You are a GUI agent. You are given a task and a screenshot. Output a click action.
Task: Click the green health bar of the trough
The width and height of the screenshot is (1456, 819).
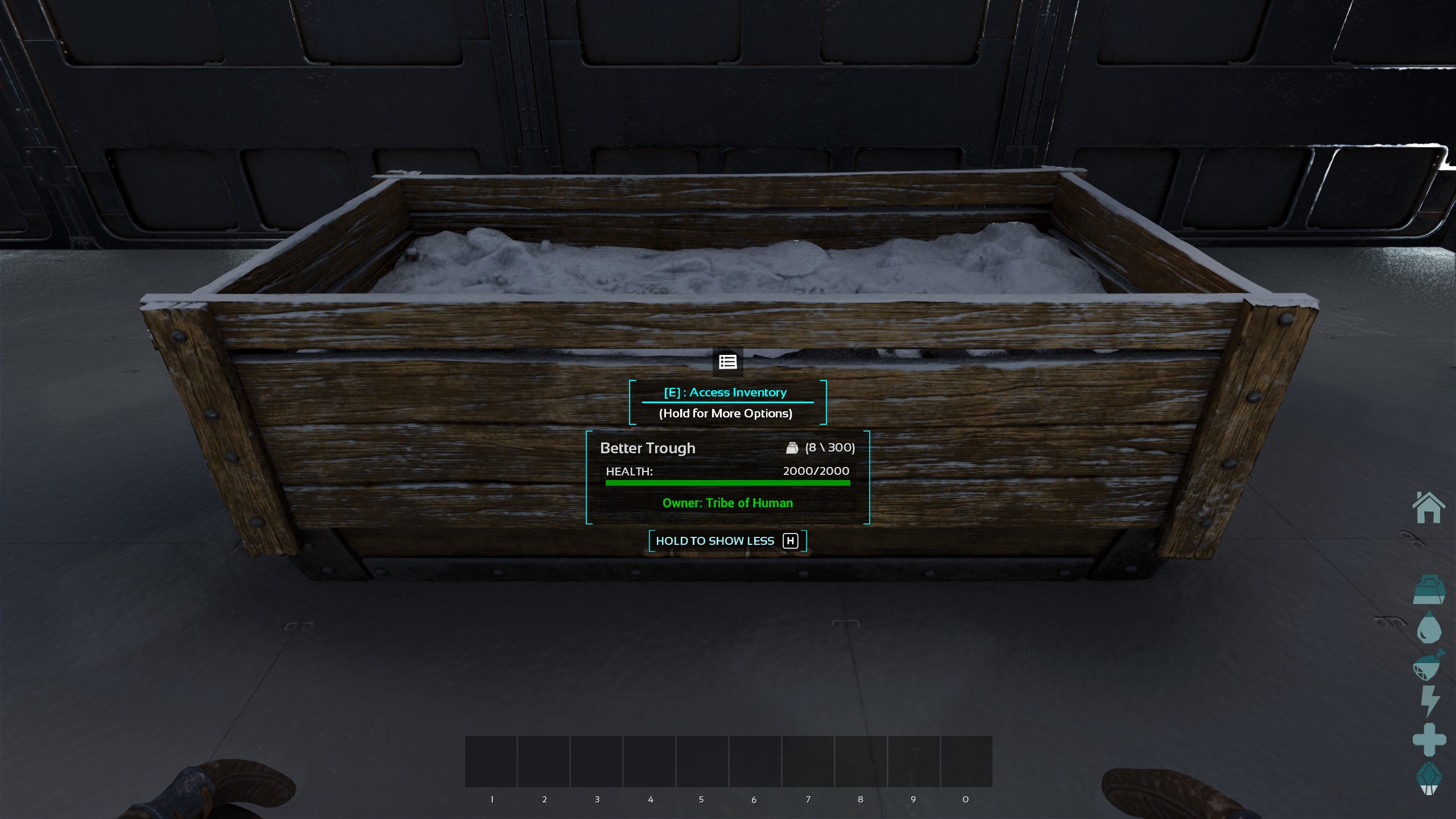[727, 482]
